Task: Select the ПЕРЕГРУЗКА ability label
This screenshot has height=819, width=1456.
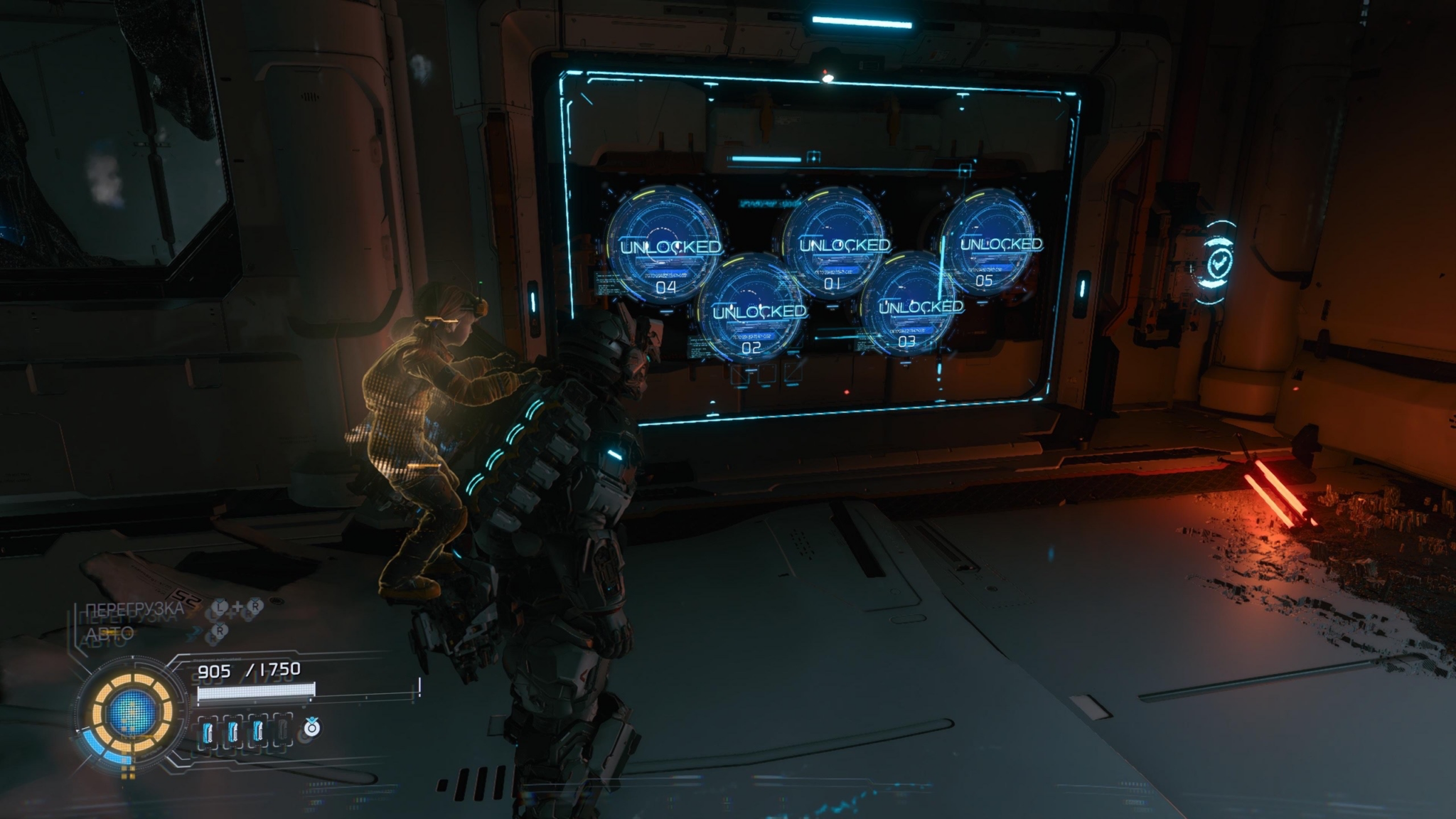Action: (134, 609)
